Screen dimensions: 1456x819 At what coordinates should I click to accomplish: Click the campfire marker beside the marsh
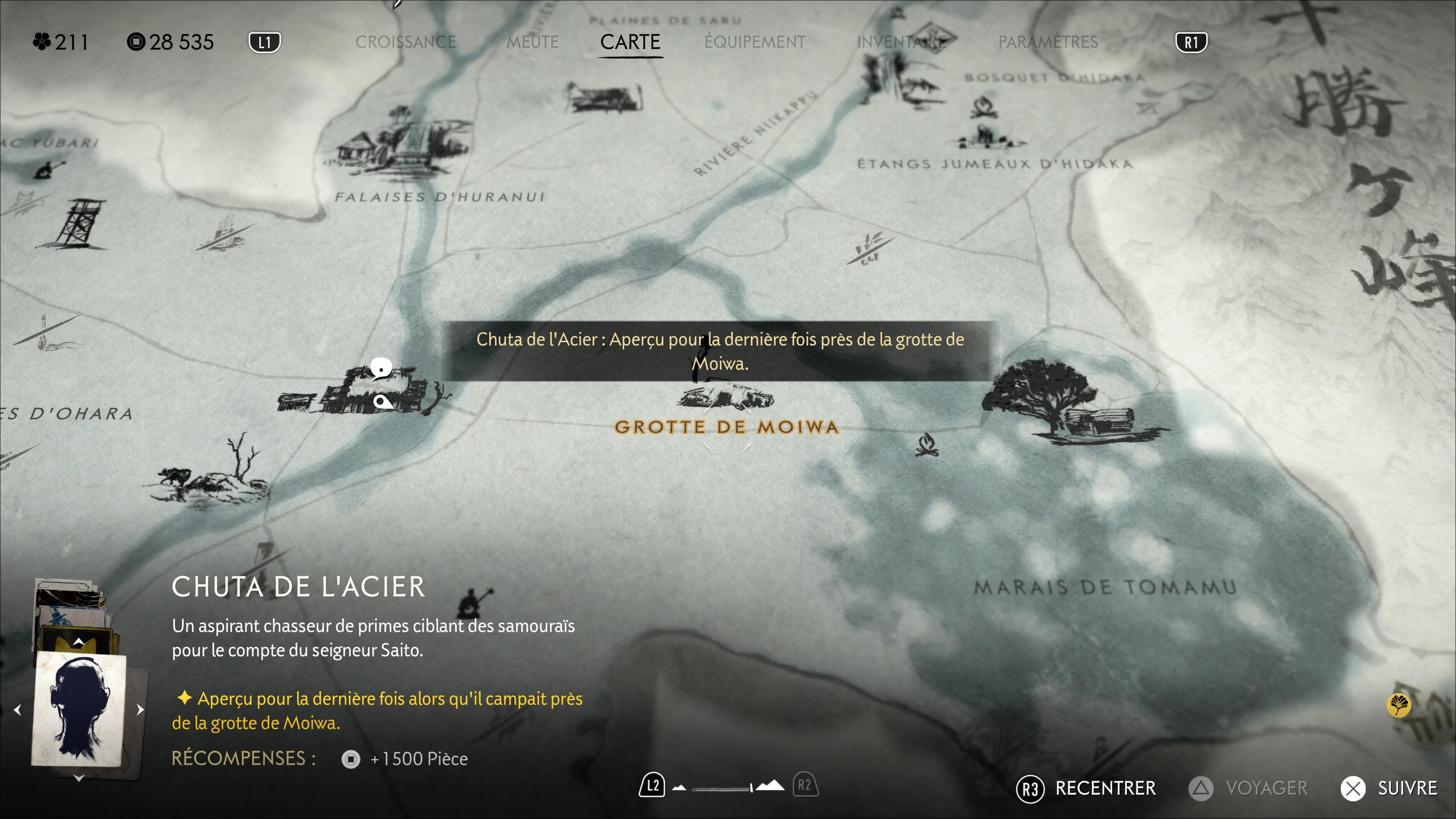coord(926,445)
